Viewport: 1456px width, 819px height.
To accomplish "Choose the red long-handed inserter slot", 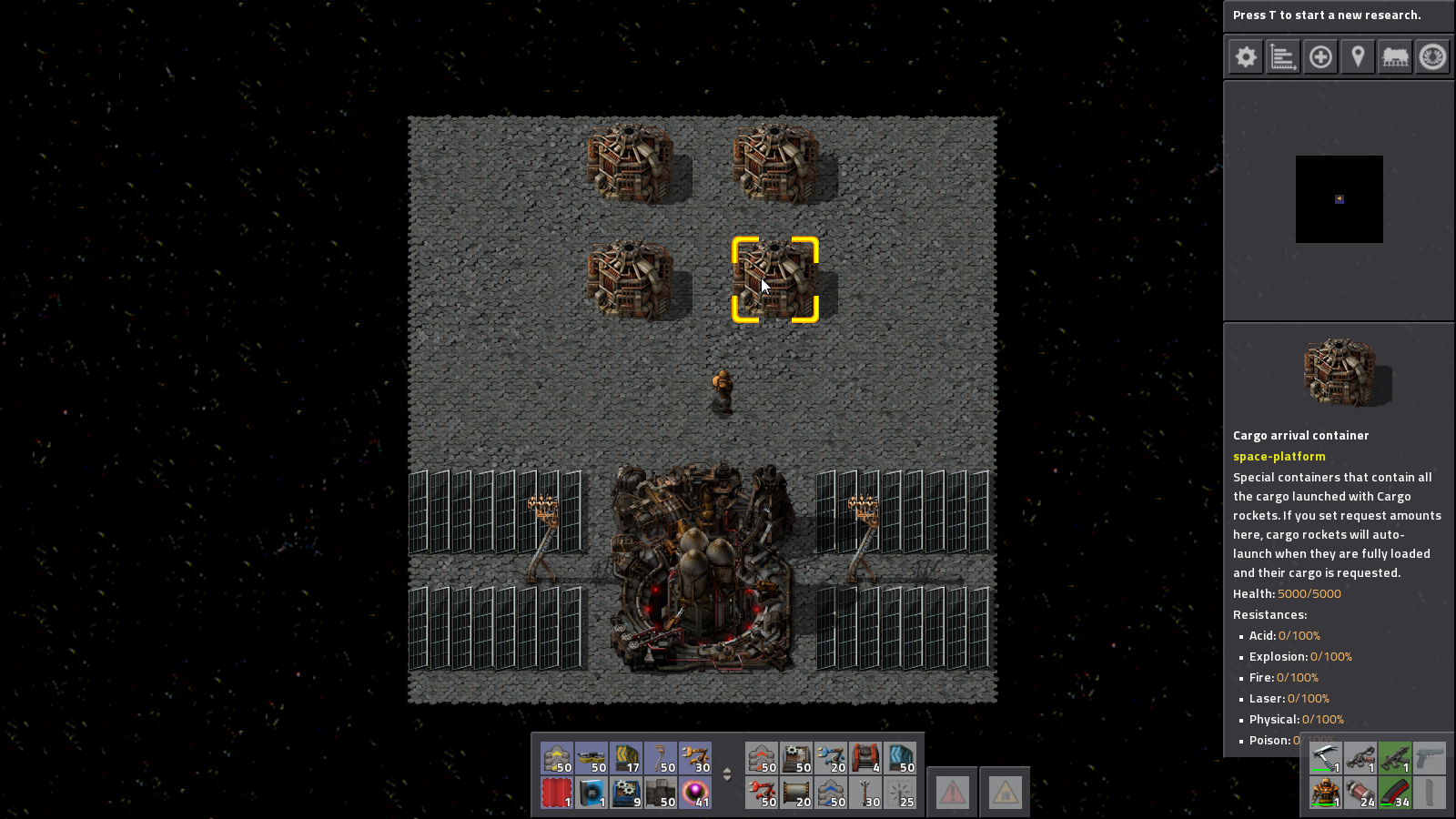I will tap(762, 793).
